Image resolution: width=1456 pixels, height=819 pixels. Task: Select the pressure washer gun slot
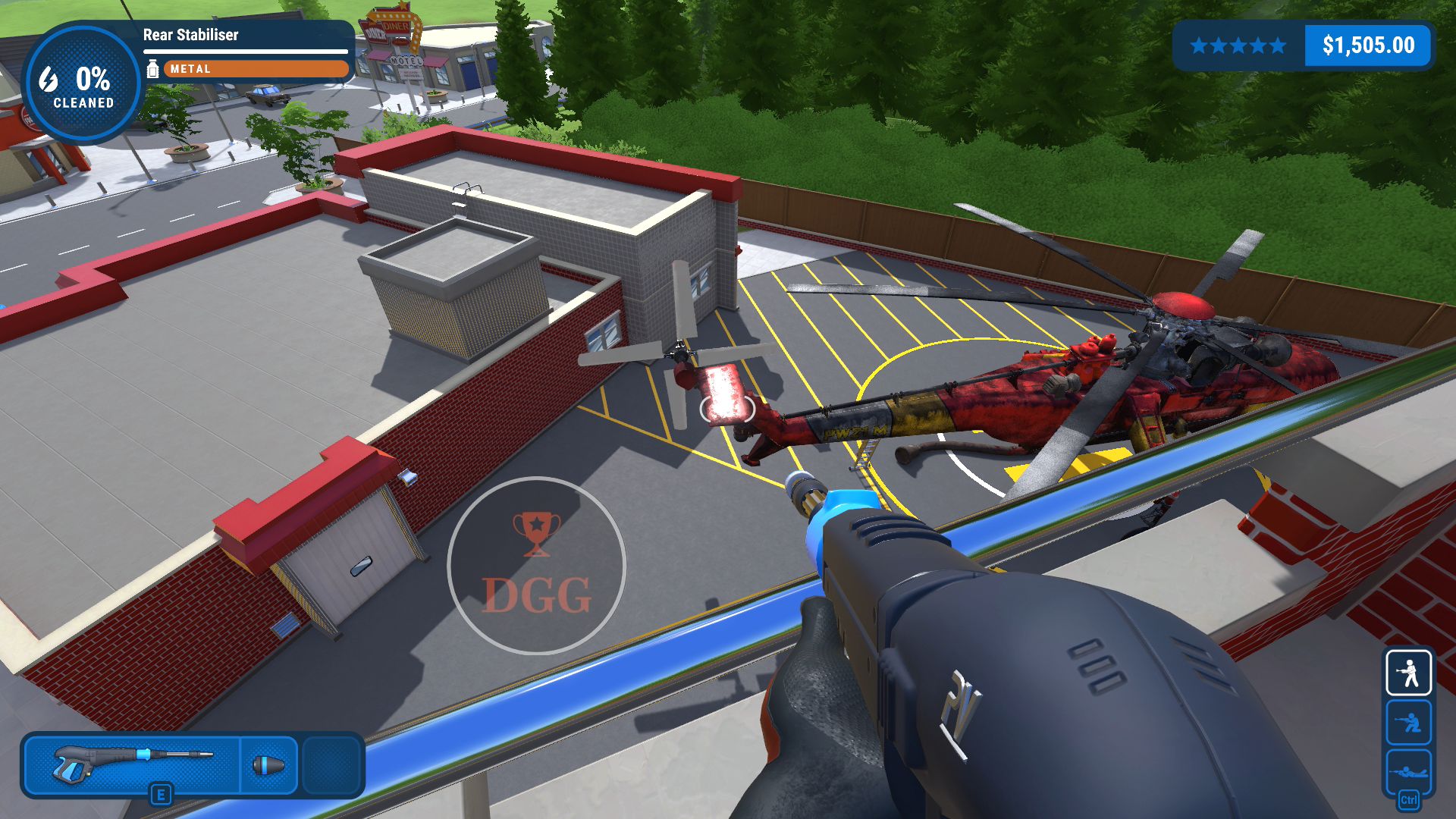pos(133,764)
